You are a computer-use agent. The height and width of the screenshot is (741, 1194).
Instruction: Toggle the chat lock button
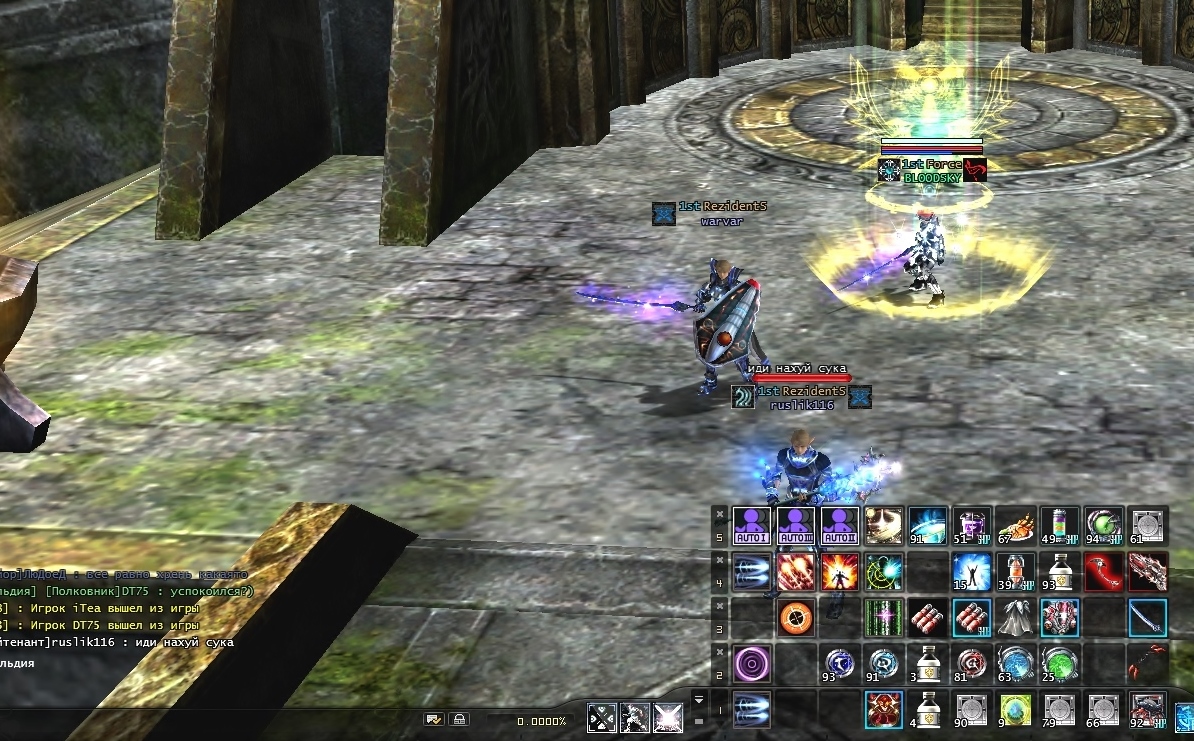pyautogui.click(x=459, y=719)
